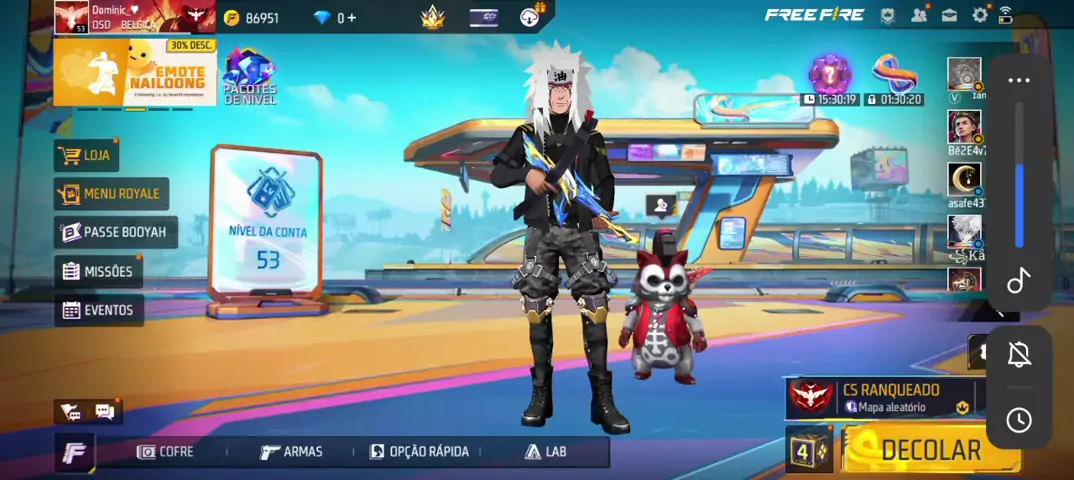This screenshot has width=1074, height=480.
Task: Open the Armas weapons menu
Action: coord(291,452)
